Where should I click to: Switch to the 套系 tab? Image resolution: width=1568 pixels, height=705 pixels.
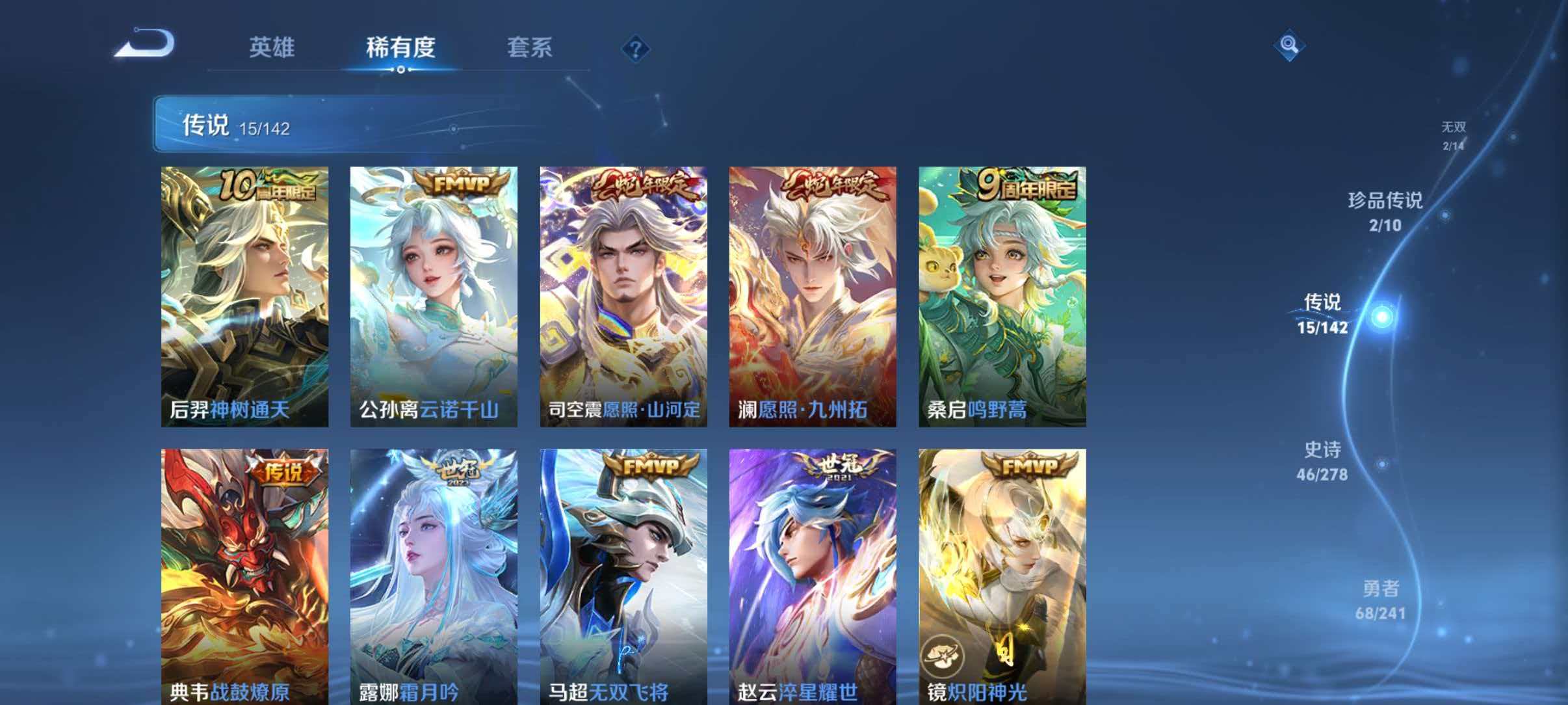coord(530,47)
